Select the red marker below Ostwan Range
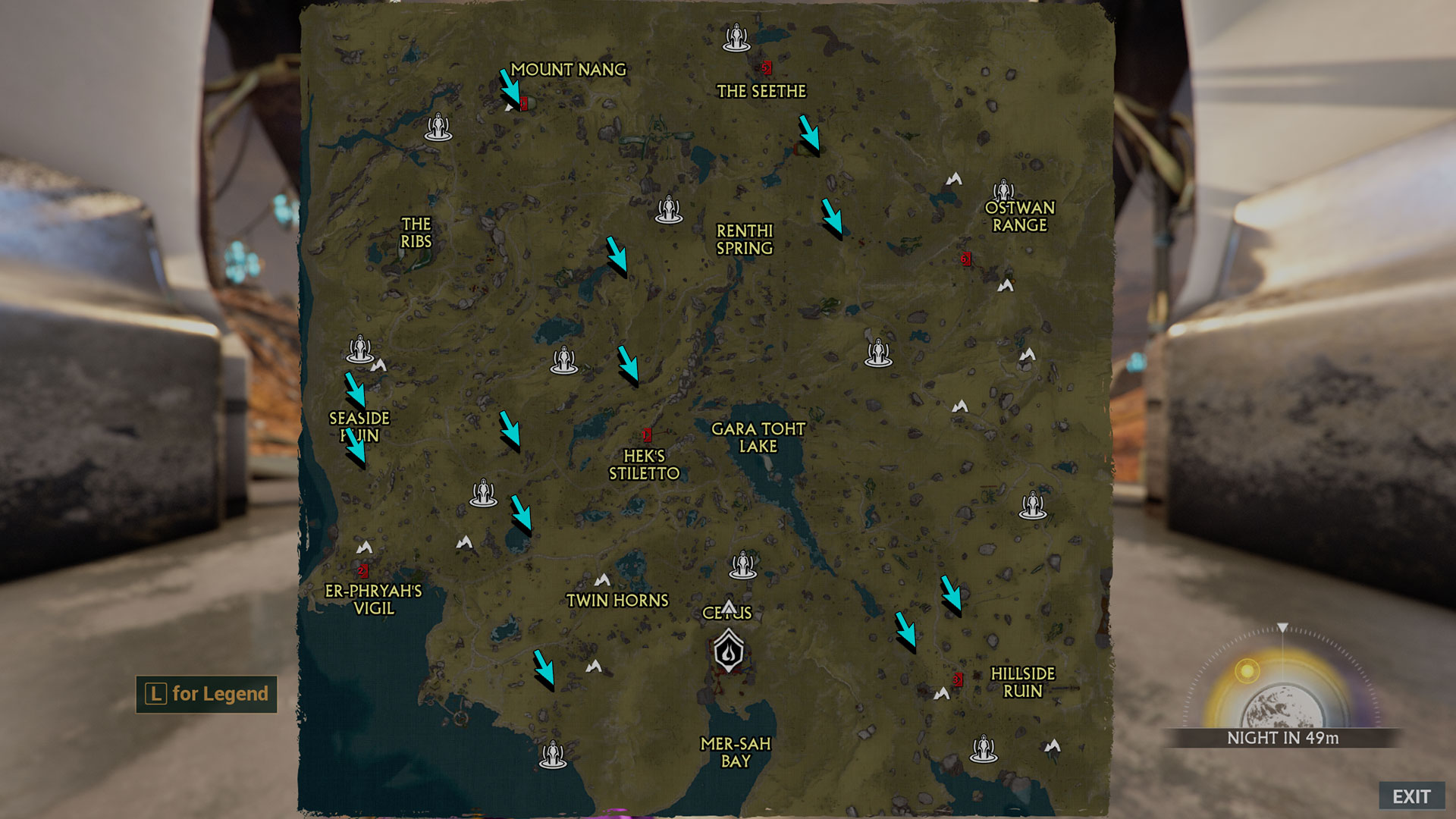The image size is (1456, 819). click(x=965, y=259)
